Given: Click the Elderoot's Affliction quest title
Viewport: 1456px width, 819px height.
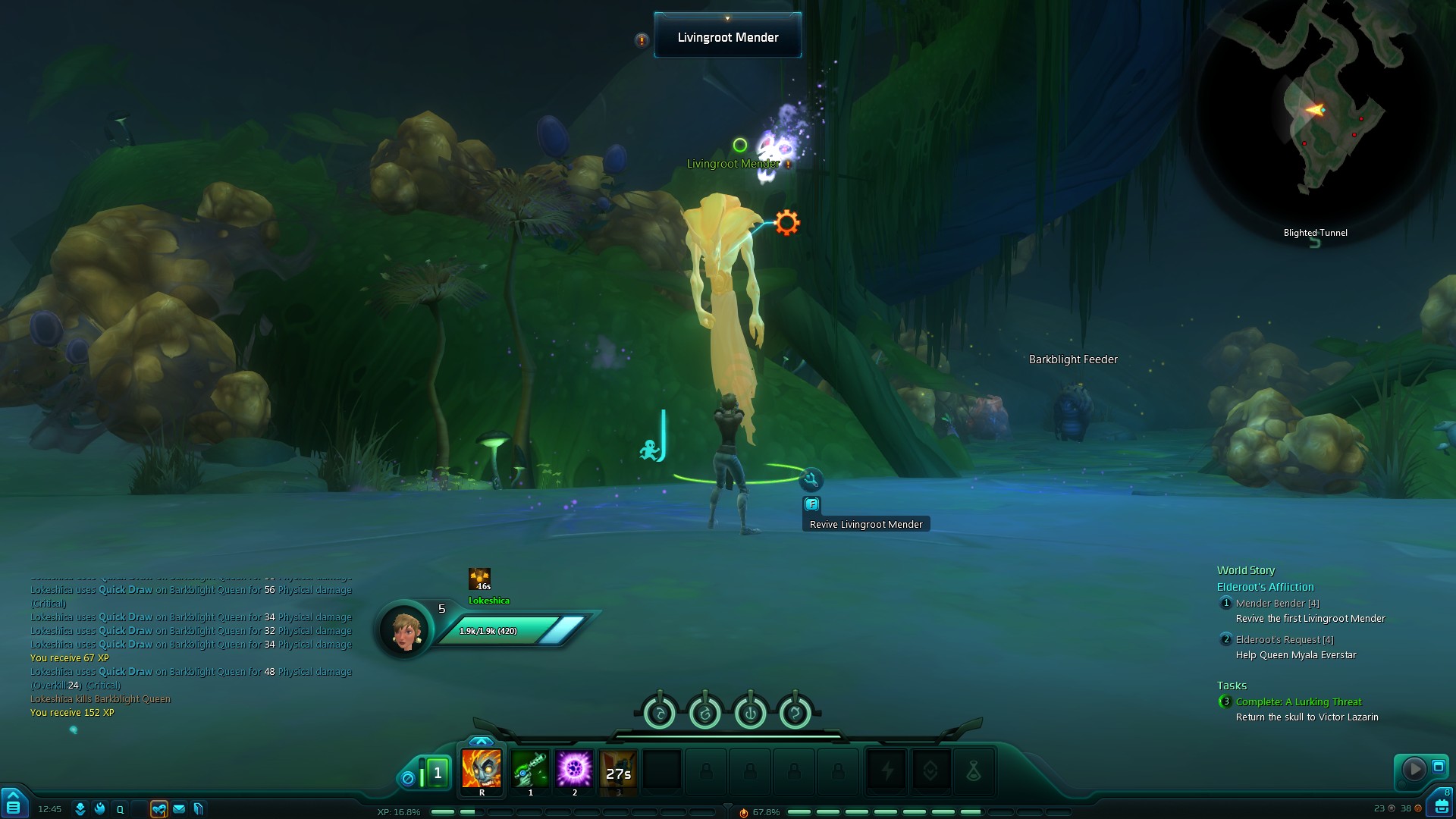Looking at the screenshot, I should (x=1265, y=587).
